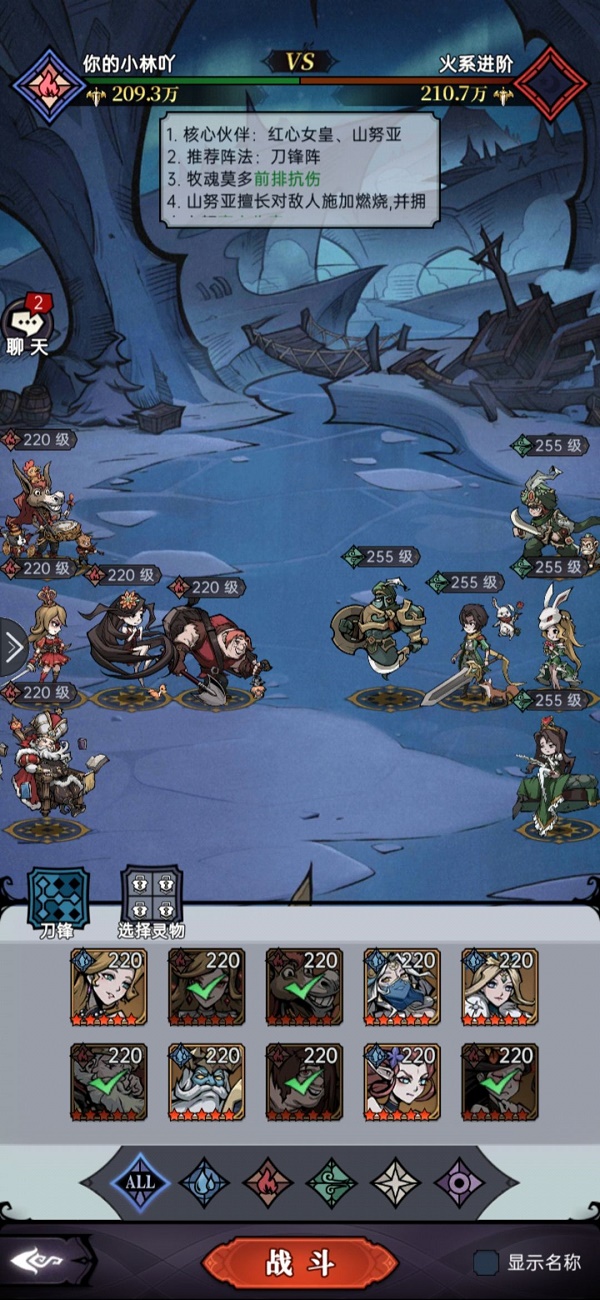Screen dimensions: 600x1300
Task: Select the purple-flower elf hero portrait
Action: pyautogui.click(x=402, y=1082)
